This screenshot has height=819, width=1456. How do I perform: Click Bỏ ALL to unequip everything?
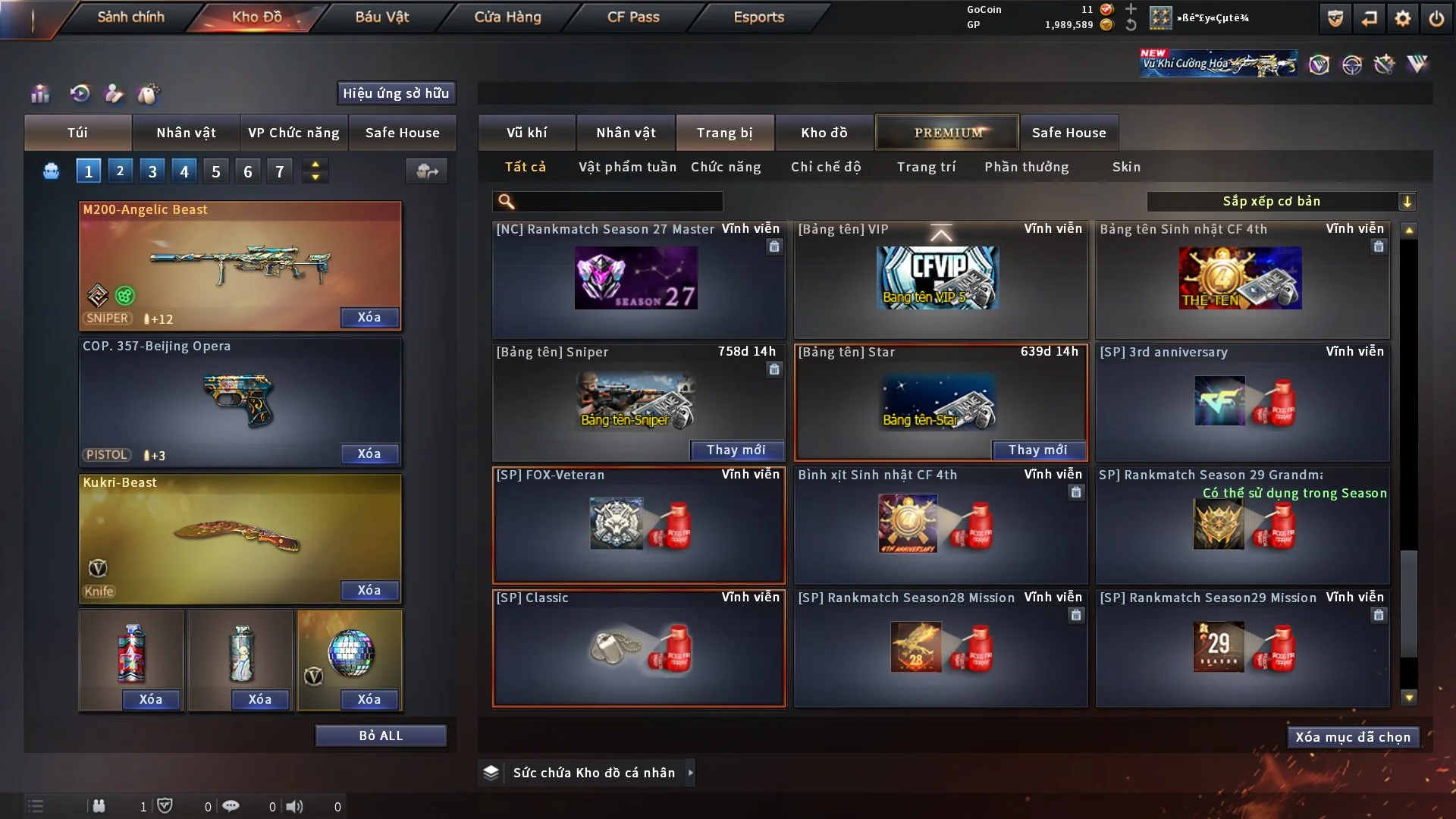(381, 736)
